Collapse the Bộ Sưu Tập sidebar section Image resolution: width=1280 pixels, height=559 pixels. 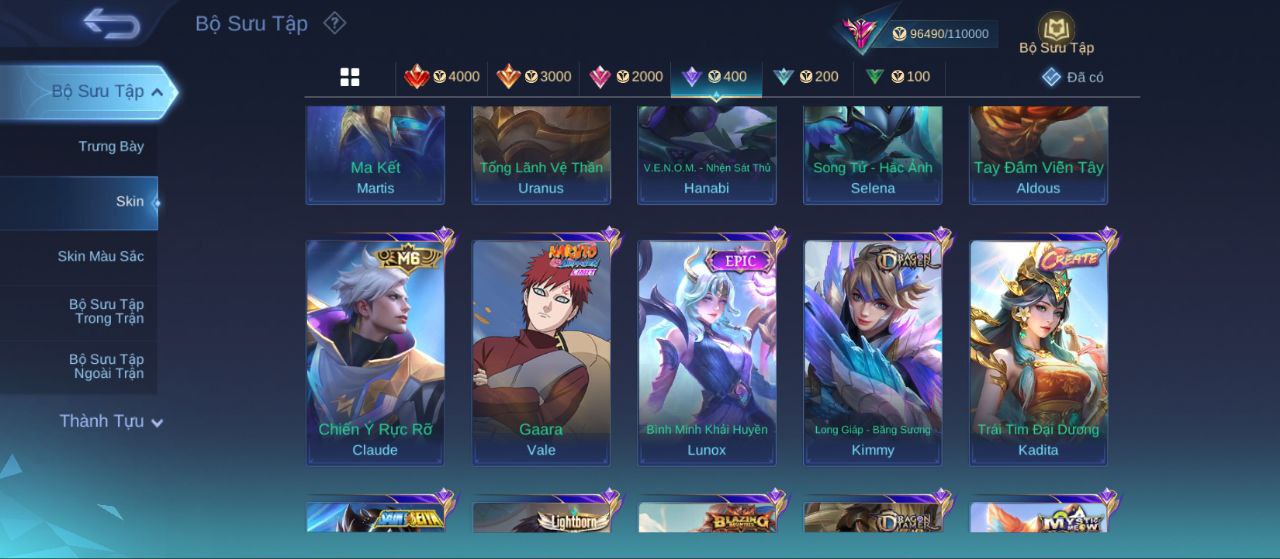157,92
